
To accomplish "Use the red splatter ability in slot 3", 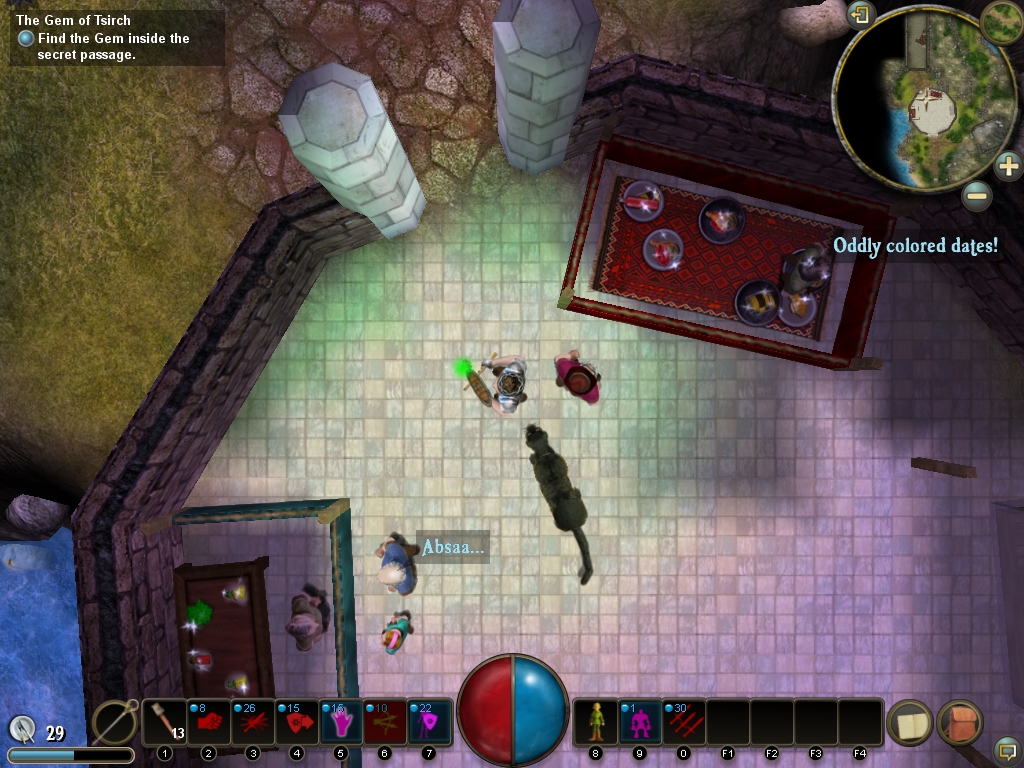I will (x=253, y=722).
